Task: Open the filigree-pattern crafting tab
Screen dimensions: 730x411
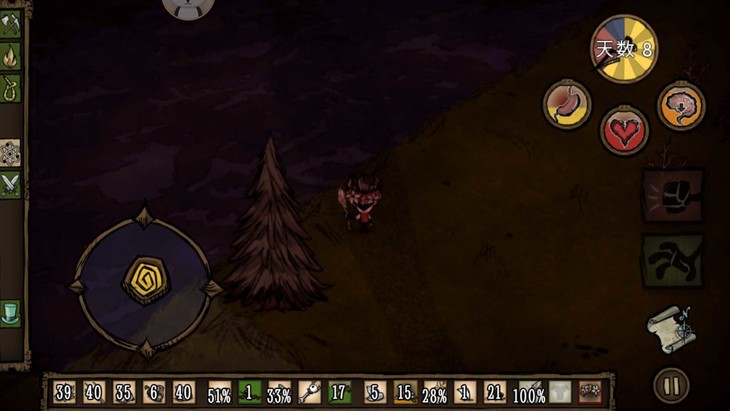Action: (x=11, y=152)
